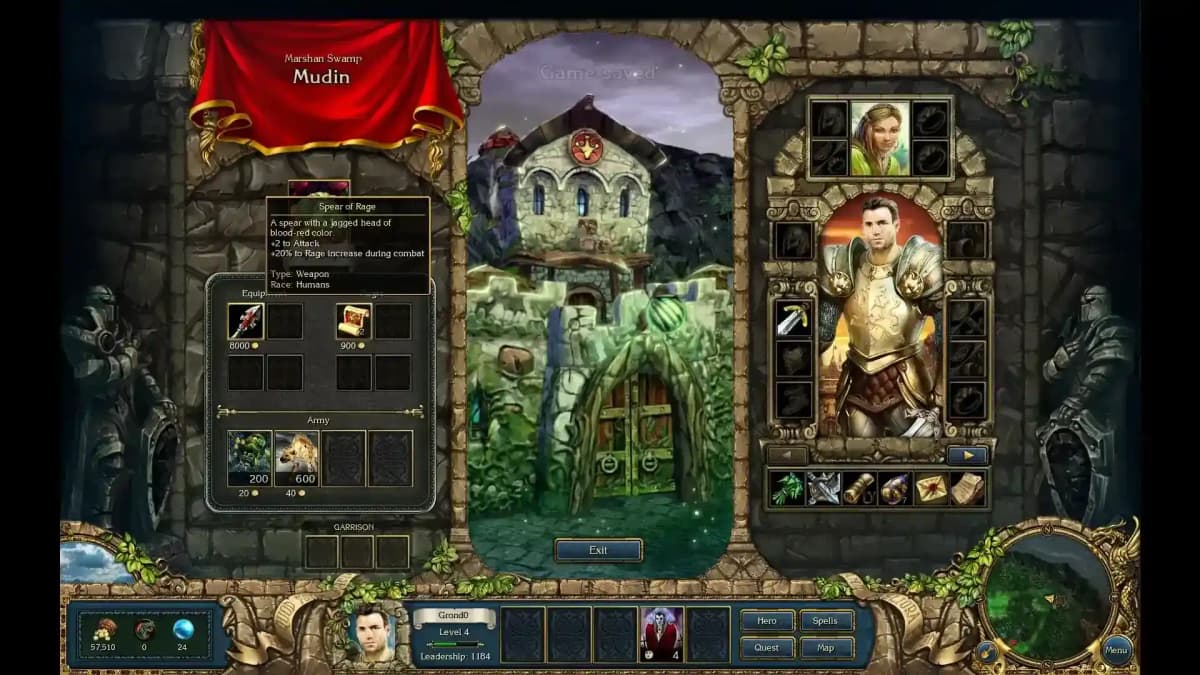Open the Map

pyautogui.click(x=826, y=648)
